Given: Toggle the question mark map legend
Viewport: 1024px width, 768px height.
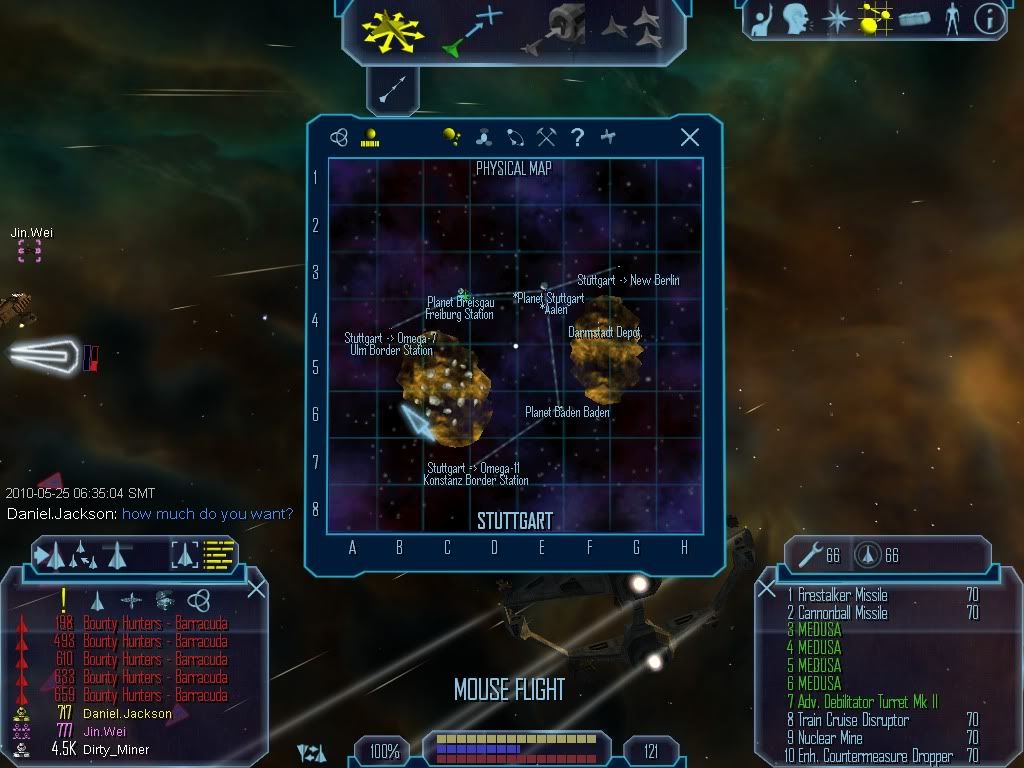Looking at the screenshot, I should point(577,138).
